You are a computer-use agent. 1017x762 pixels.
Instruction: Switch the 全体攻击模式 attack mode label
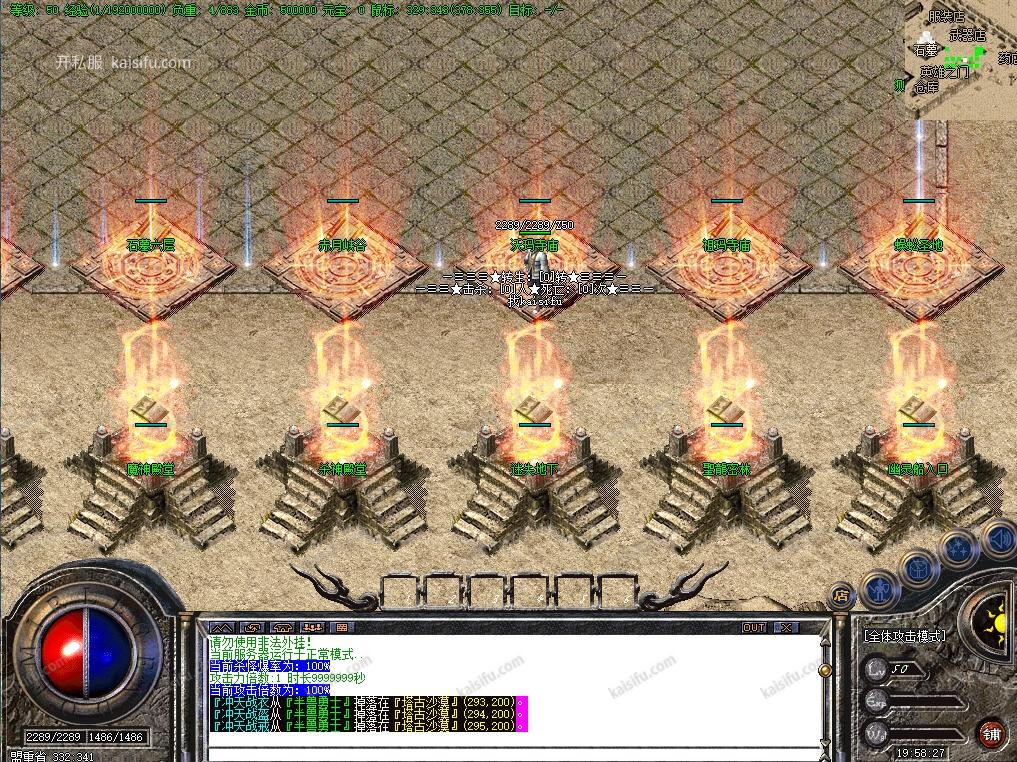(904, 635)
